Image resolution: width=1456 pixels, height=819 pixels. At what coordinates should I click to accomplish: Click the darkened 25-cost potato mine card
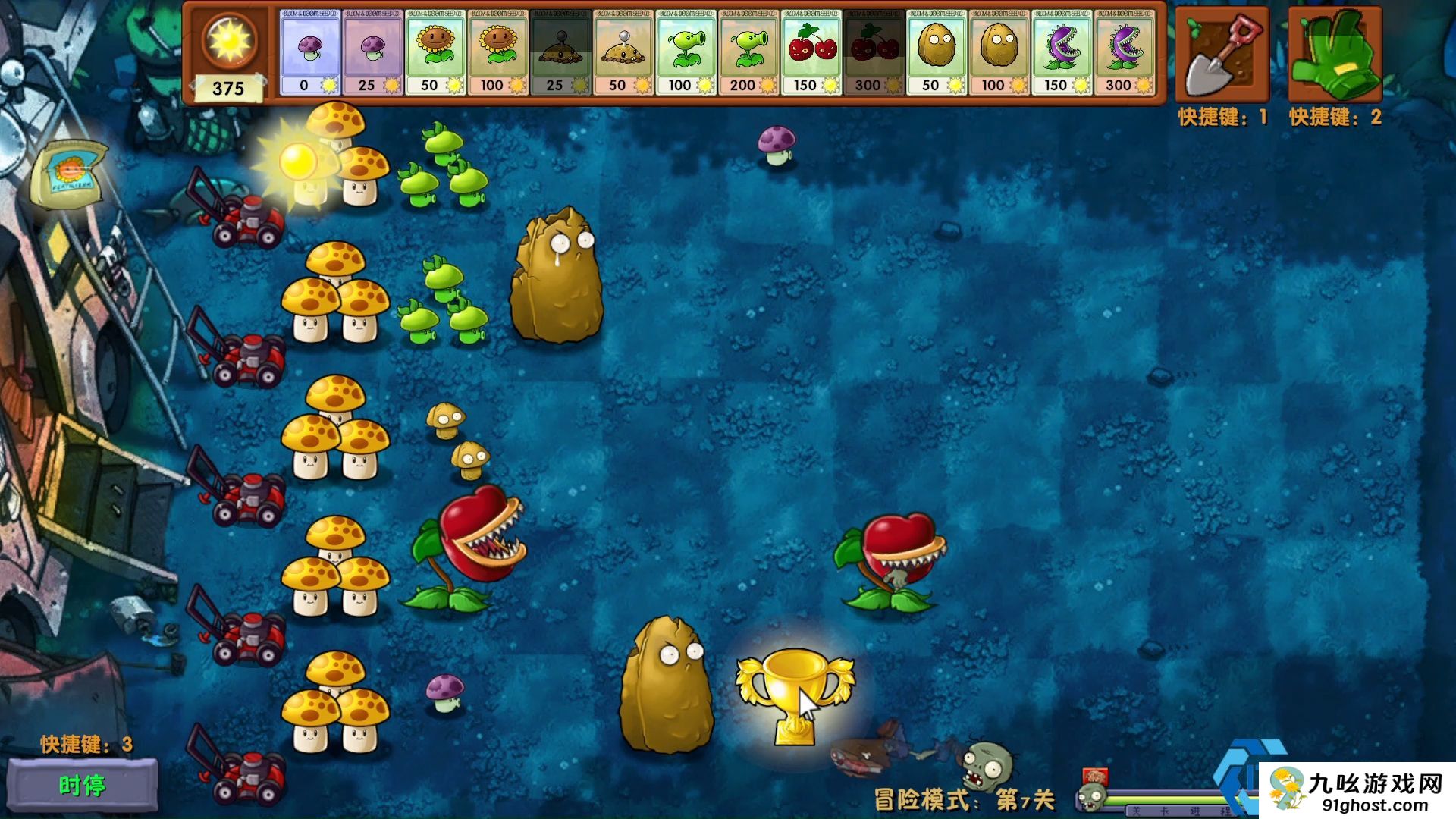pos(560,52)
